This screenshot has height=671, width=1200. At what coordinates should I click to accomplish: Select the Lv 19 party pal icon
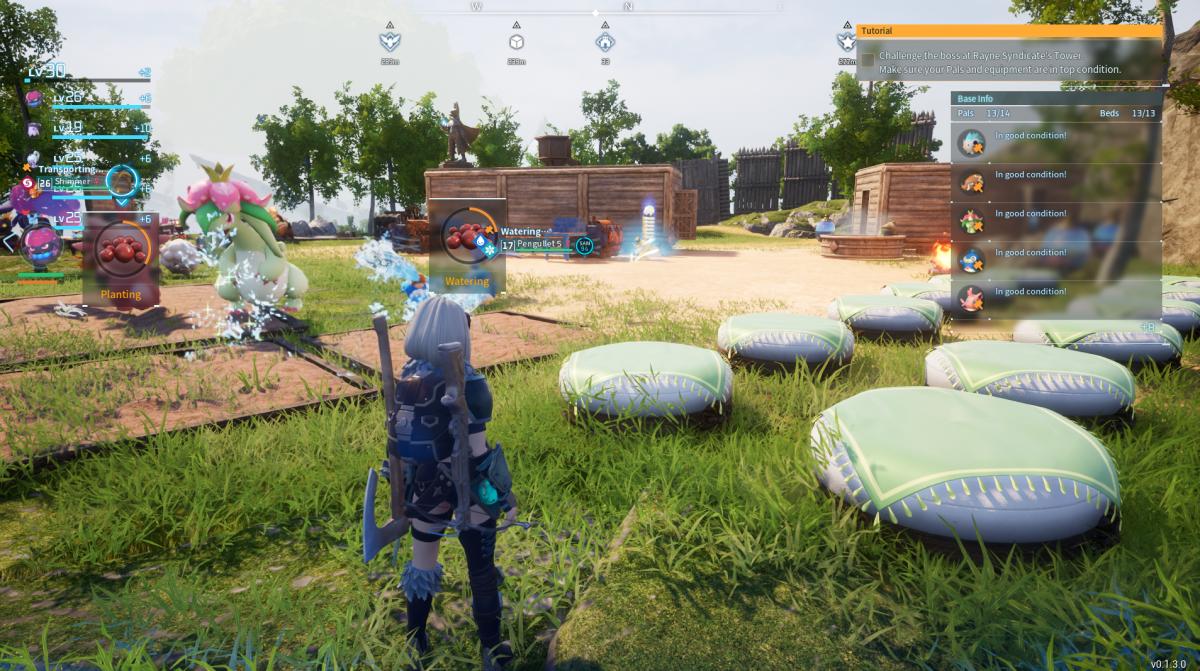(x=34, y=129)
